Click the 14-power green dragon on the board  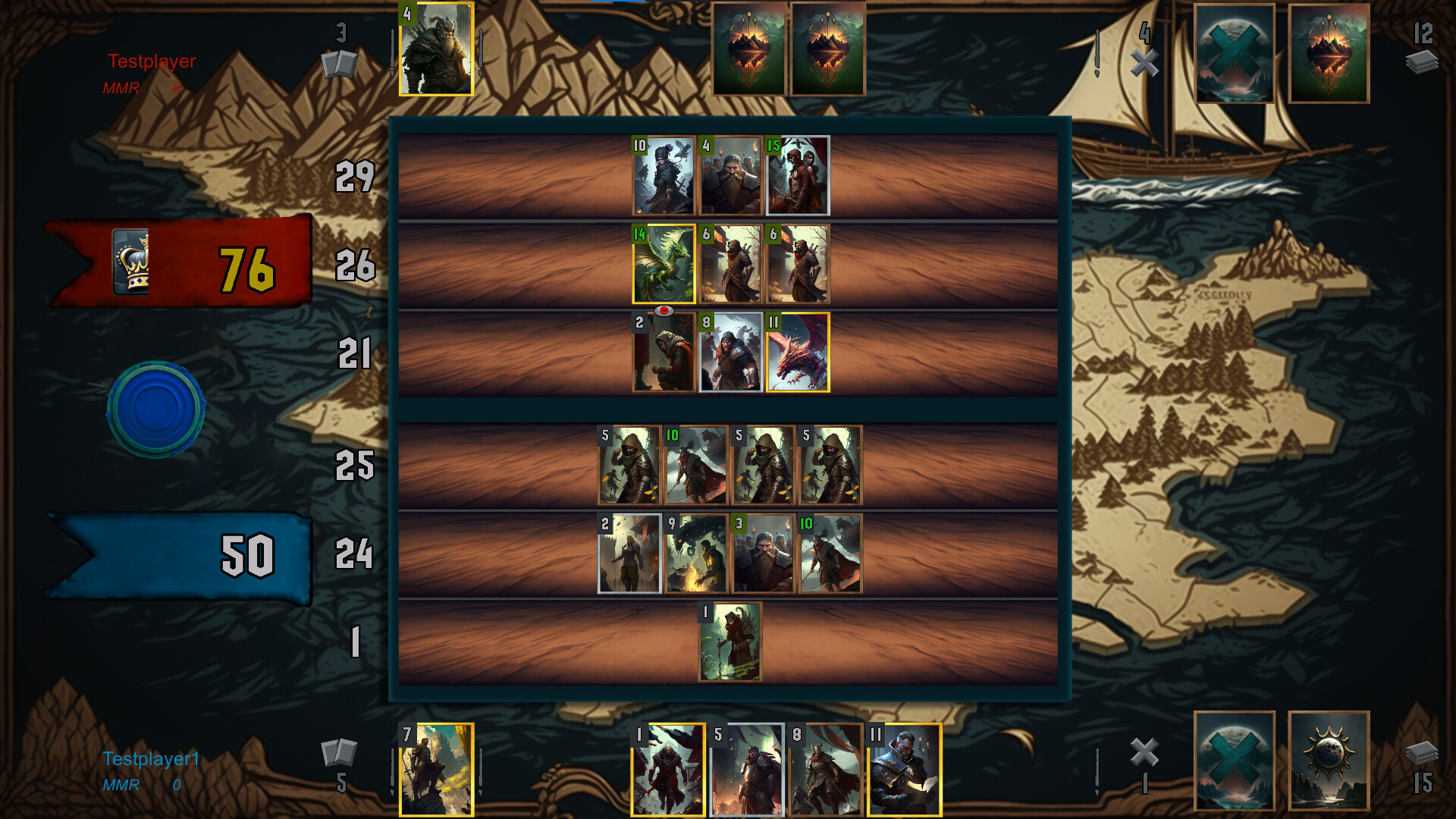664,264
